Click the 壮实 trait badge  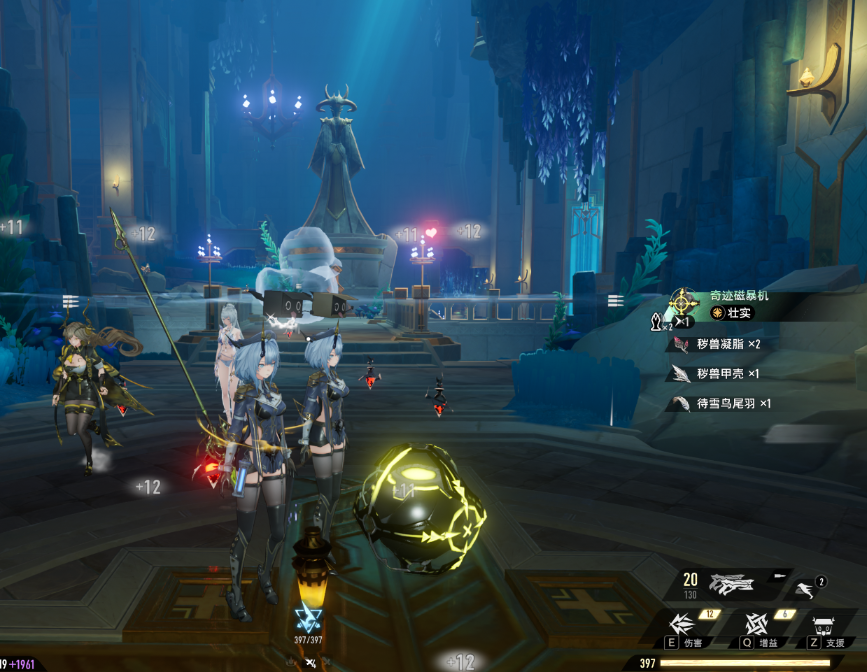pyautogui.click(x=731, y=314)
